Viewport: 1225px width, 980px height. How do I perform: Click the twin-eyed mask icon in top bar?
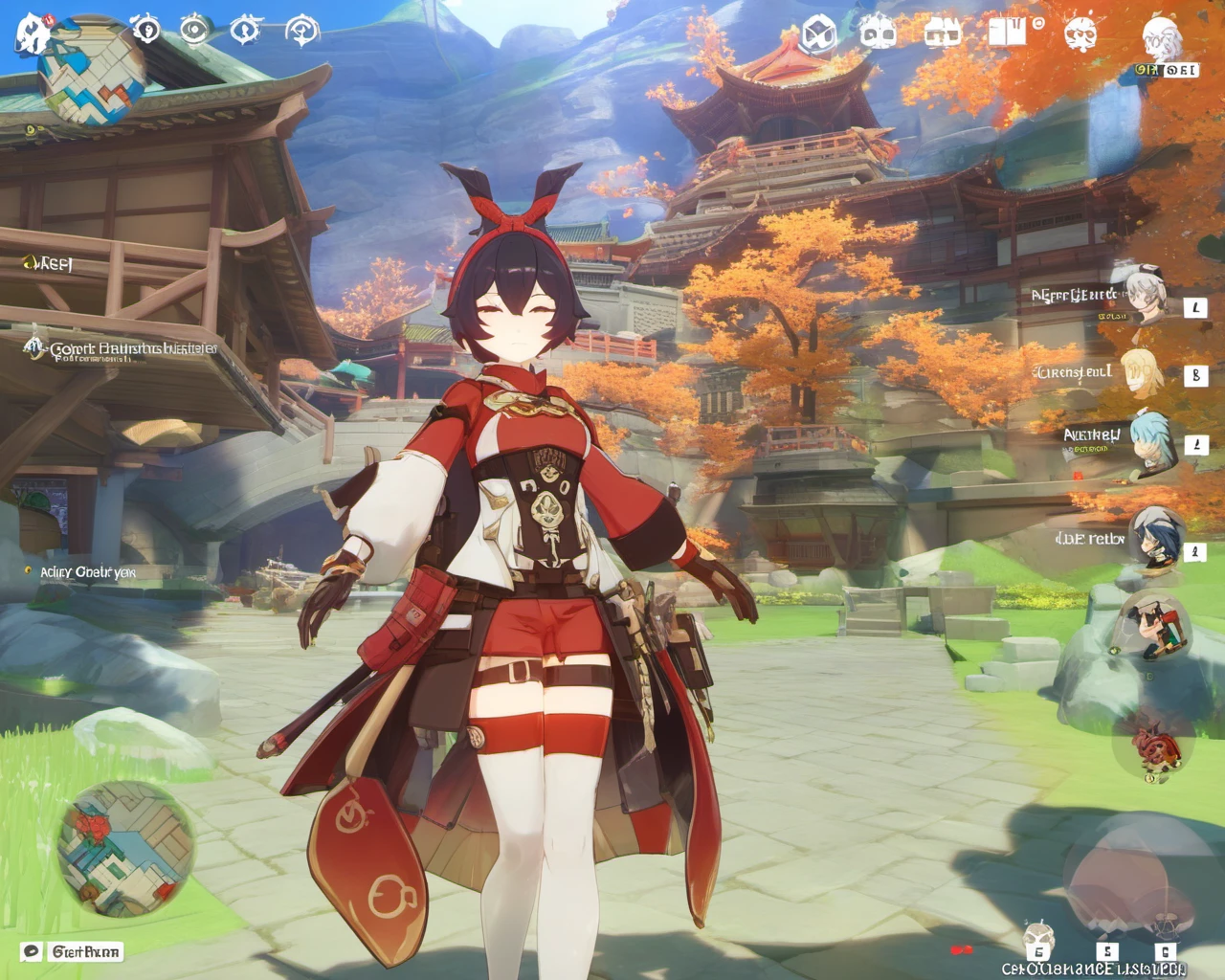coord(877,34)
